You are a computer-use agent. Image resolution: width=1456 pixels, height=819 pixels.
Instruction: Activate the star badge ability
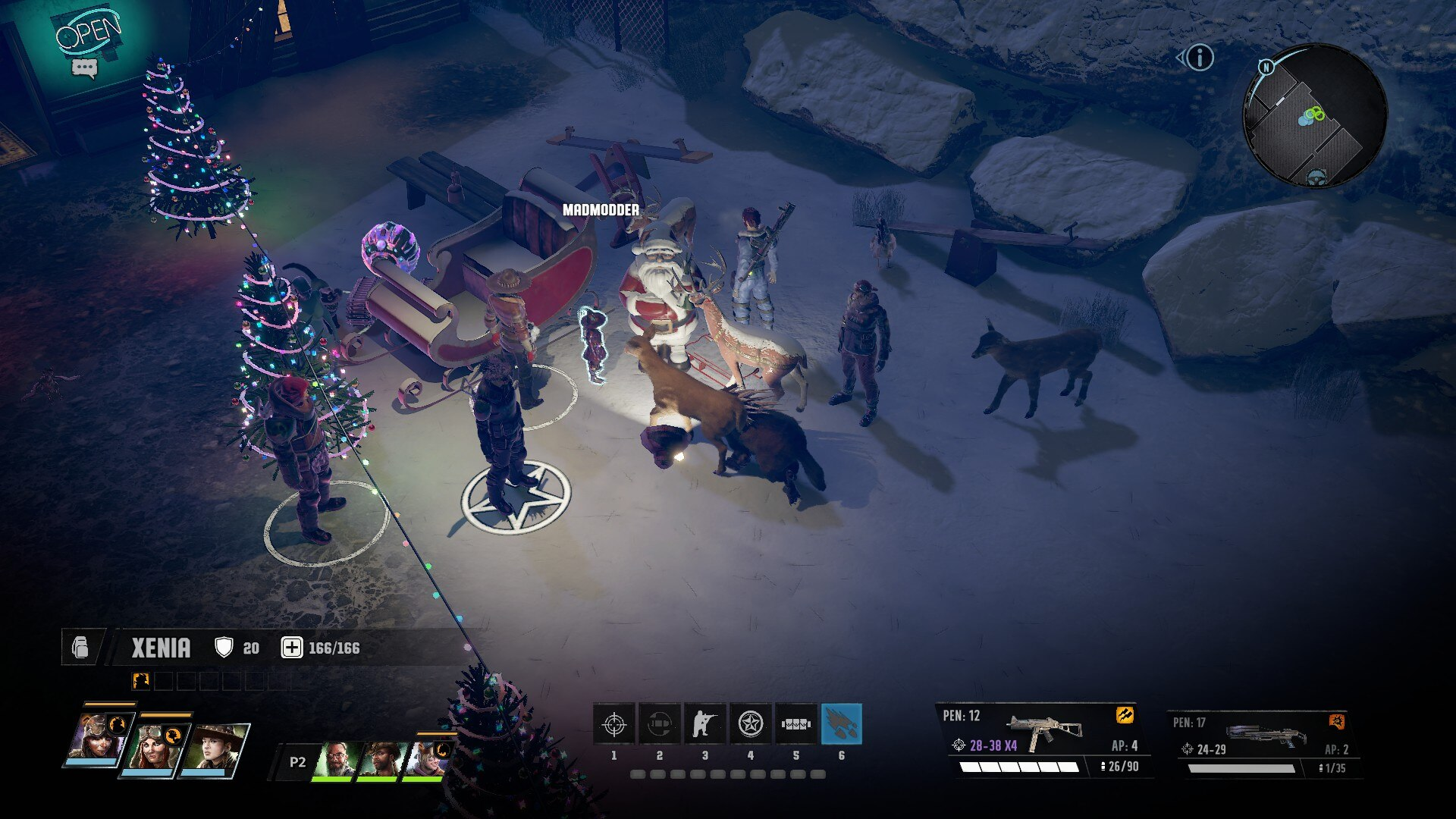[750, 724]
